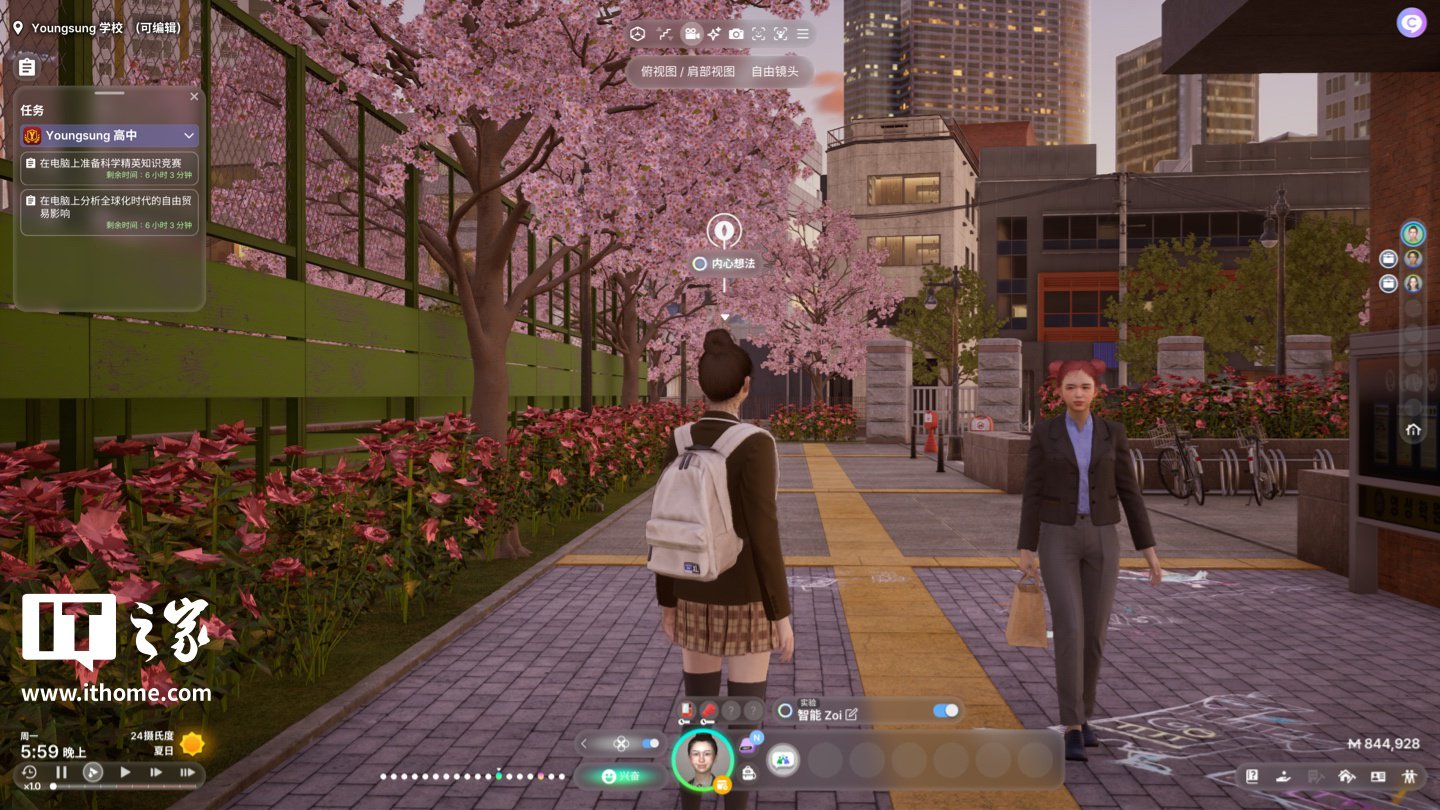
Task: Open the backpack inventory icon
Action: tap(748, 773)
